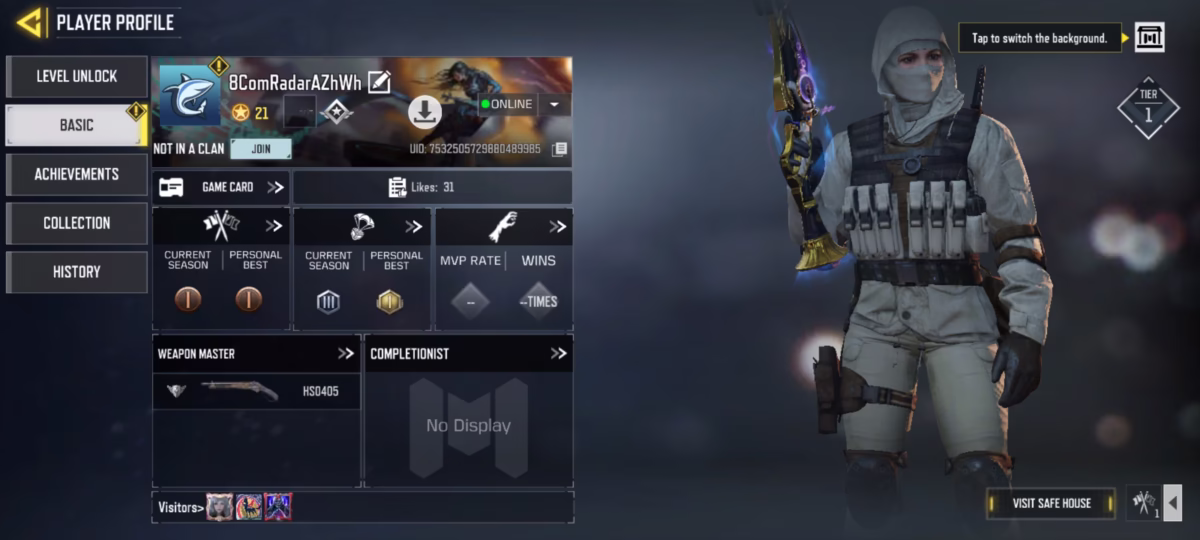This screenshot has width=1200, height=540.
Task: Tap the round download arrow button
Action: 425,113
